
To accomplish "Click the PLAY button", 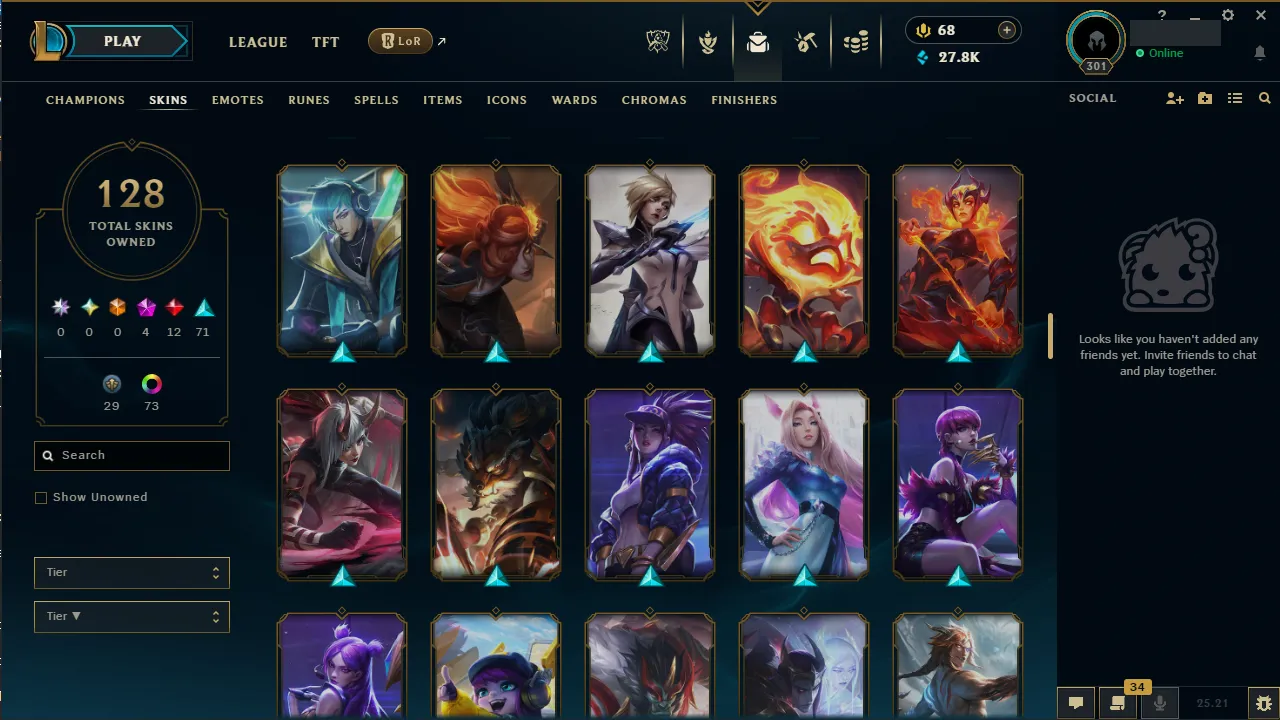I will coord(122,41).
